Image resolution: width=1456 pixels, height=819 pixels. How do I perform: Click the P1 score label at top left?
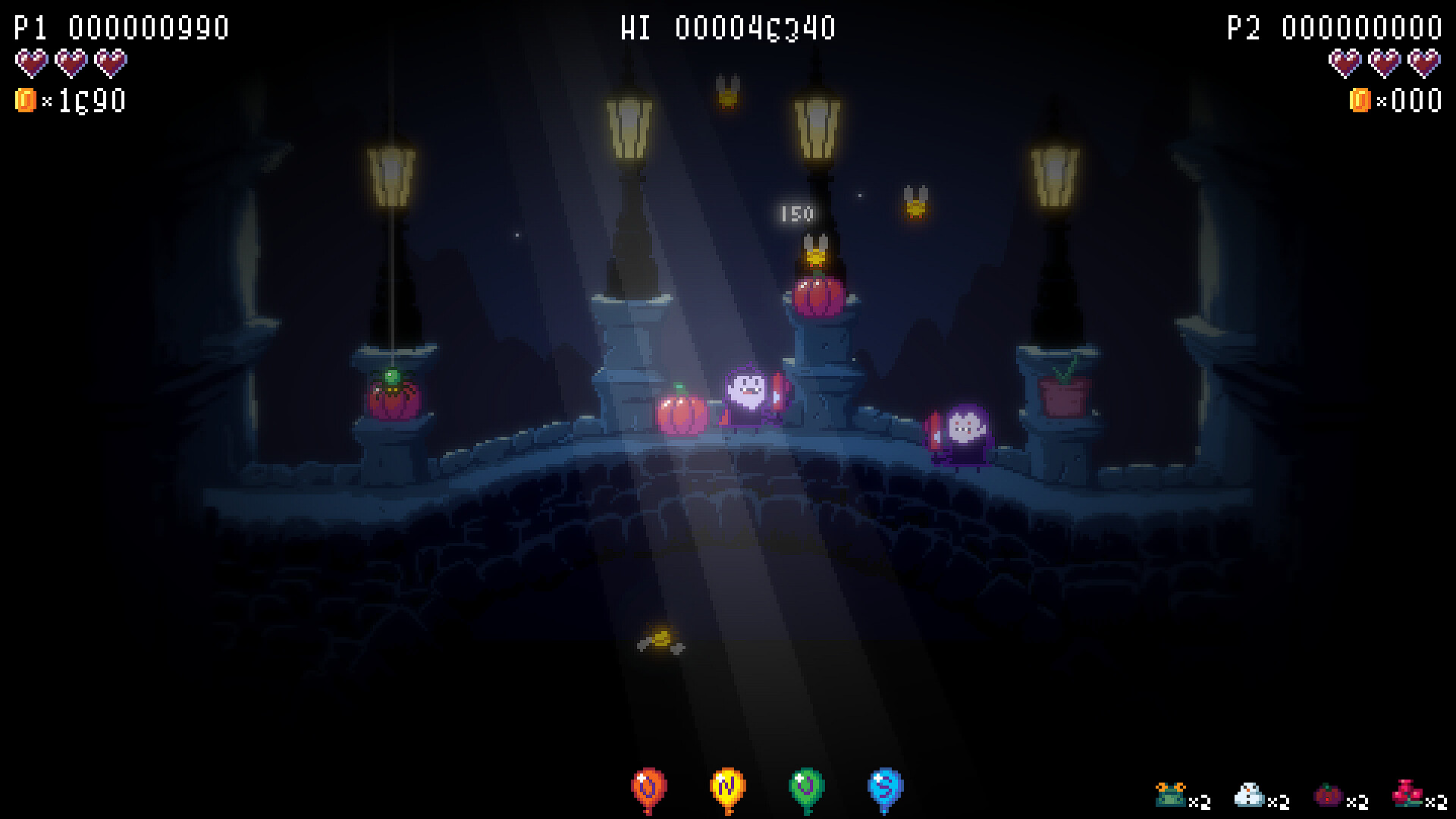[x=30, y=27]
